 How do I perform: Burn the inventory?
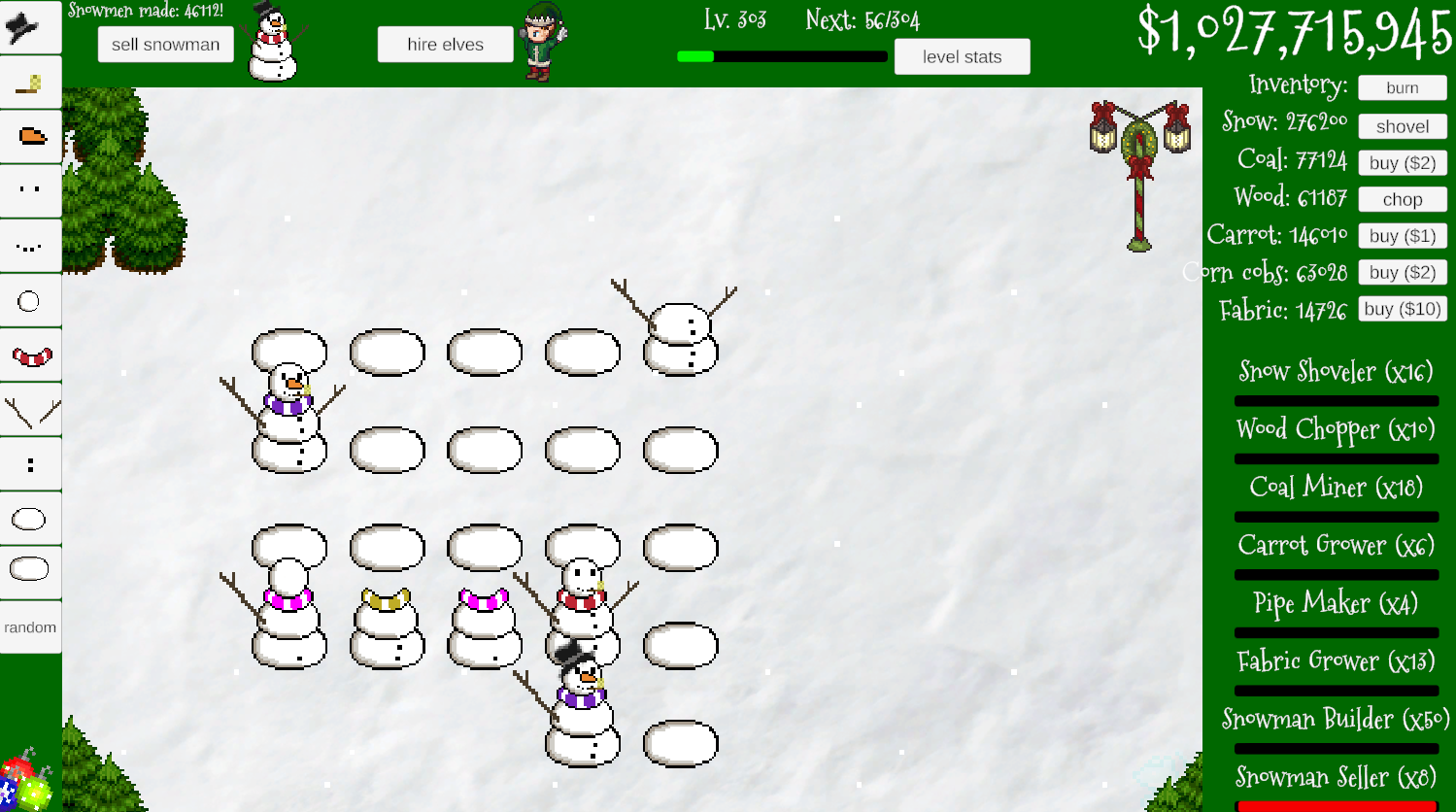pos(1402,87)
